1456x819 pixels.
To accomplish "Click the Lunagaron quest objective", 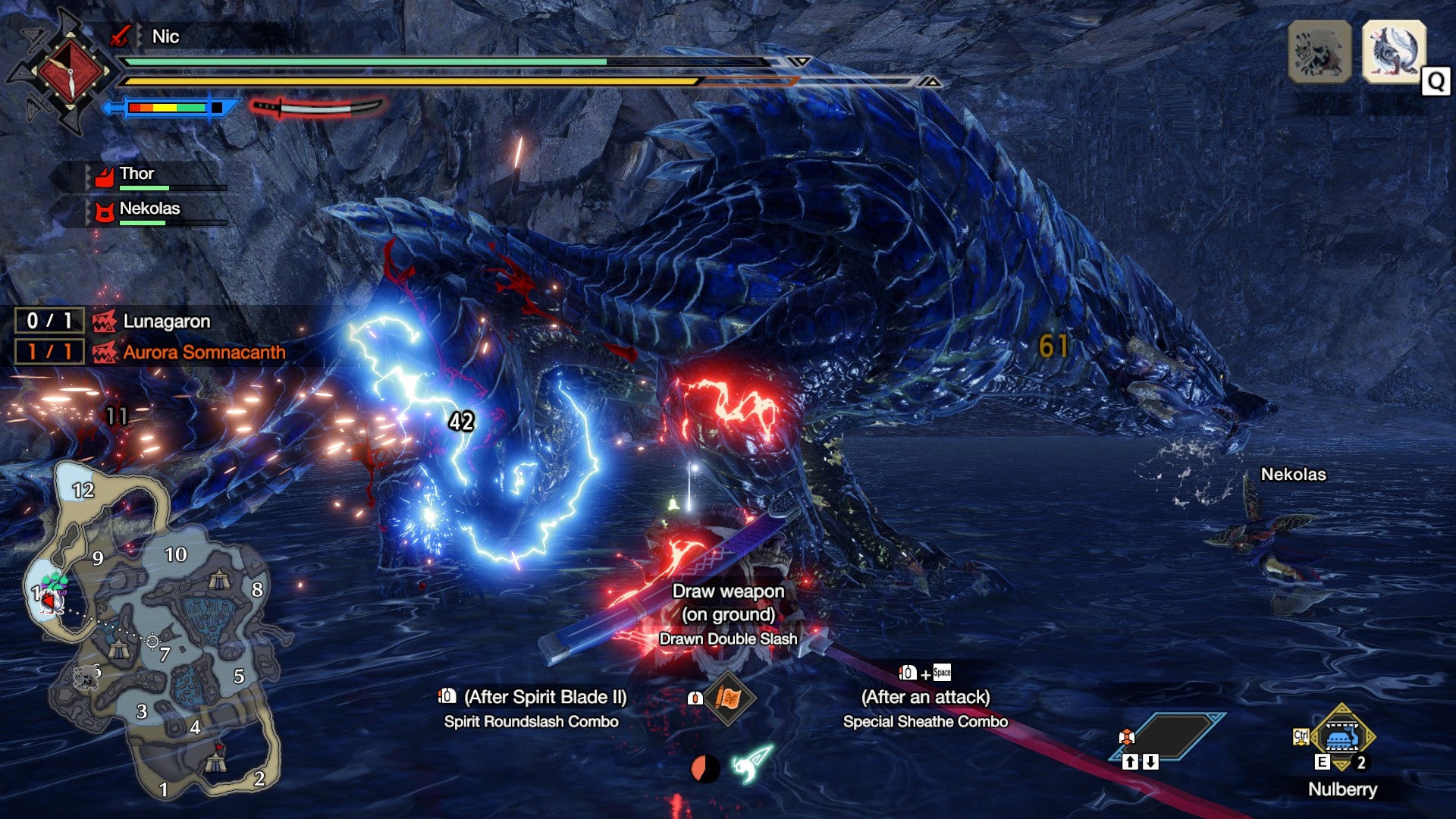I will point(166,322).
